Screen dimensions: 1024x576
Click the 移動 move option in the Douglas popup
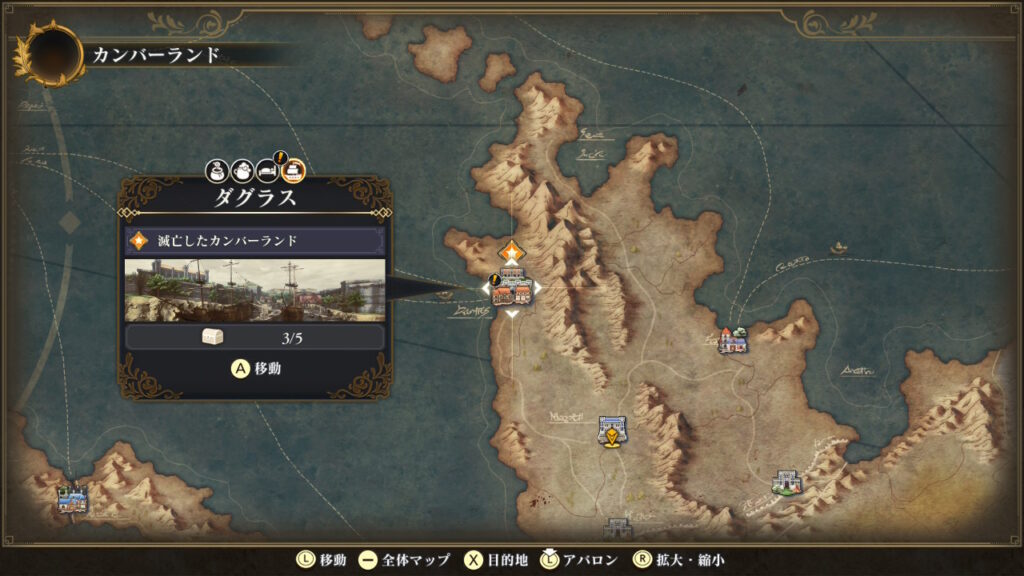(256, 368)
